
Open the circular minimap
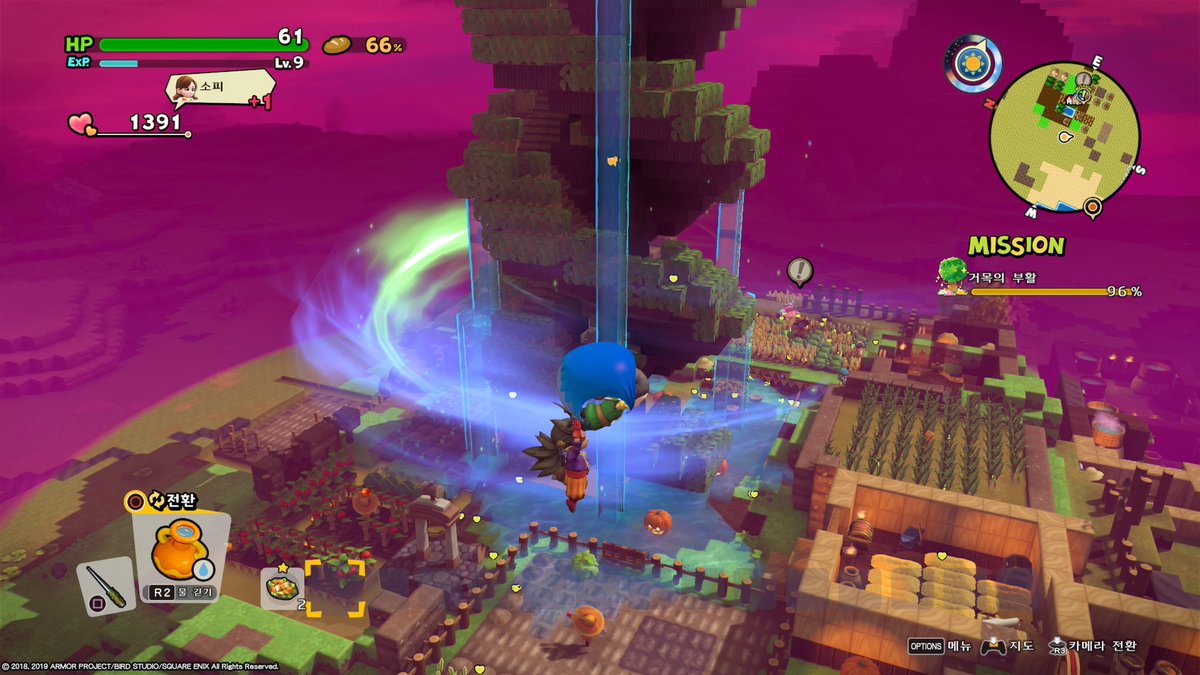tap(1063, 136)
